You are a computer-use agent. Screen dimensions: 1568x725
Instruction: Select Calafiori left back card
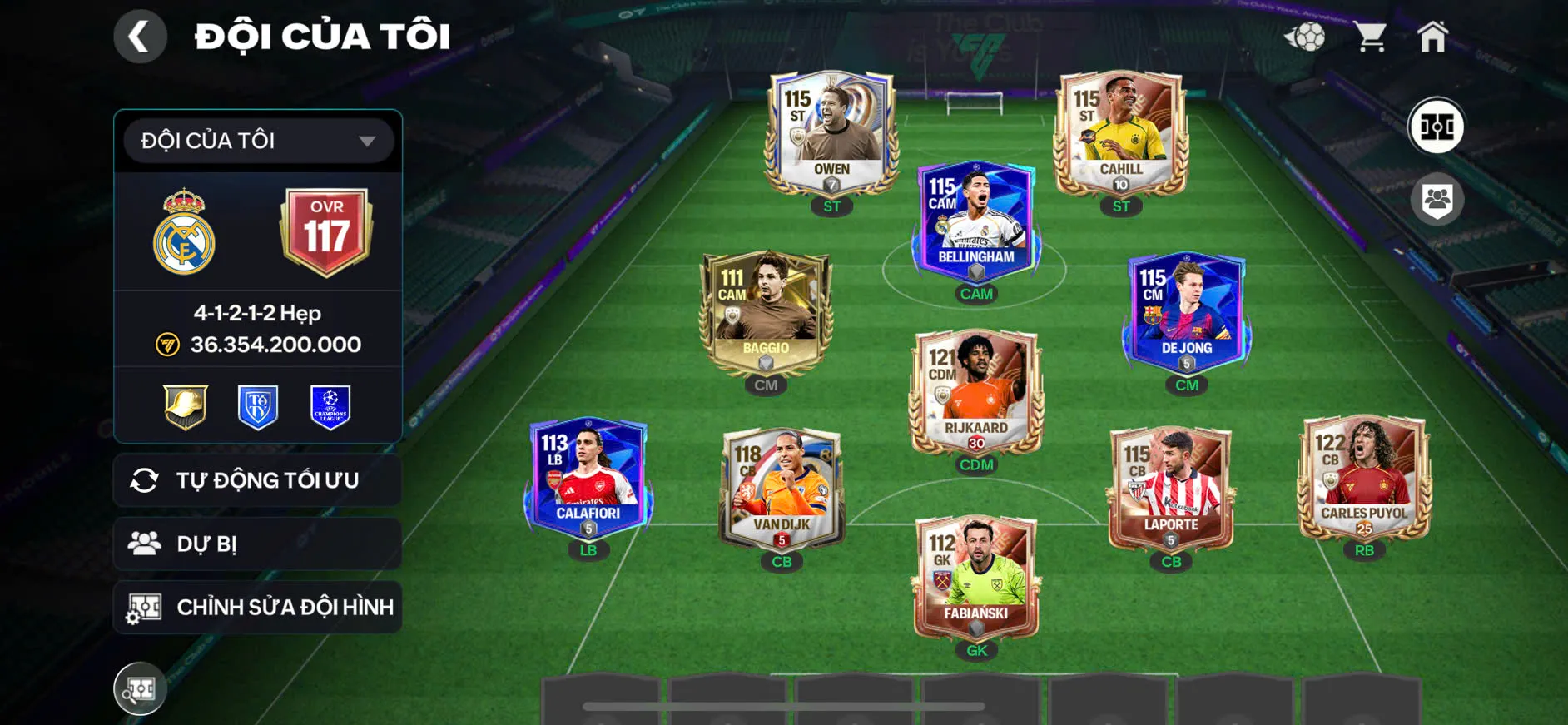click(x=588, y=479)
